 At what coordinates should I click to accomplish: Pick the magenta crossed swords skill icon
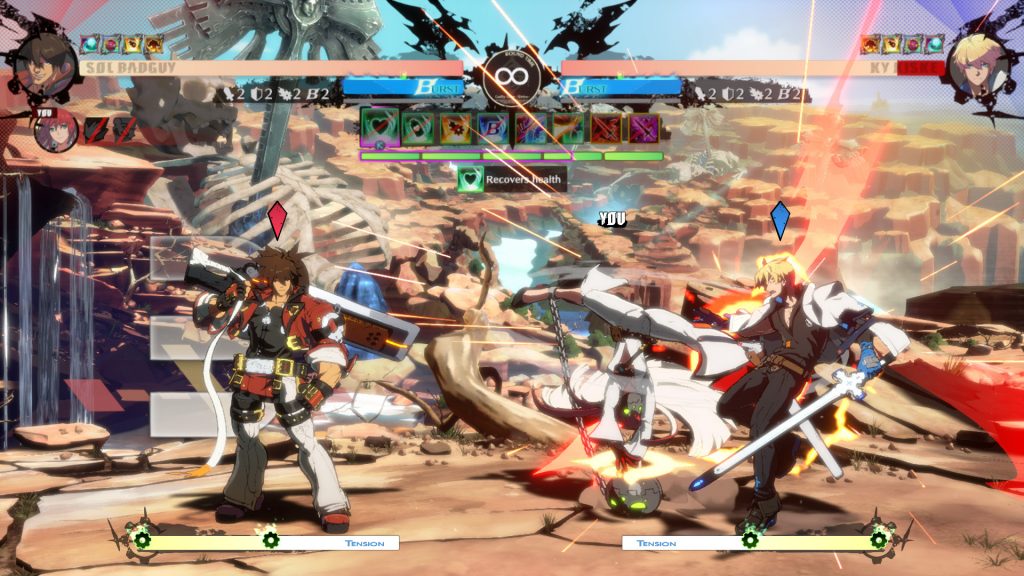tap(643, 127)
